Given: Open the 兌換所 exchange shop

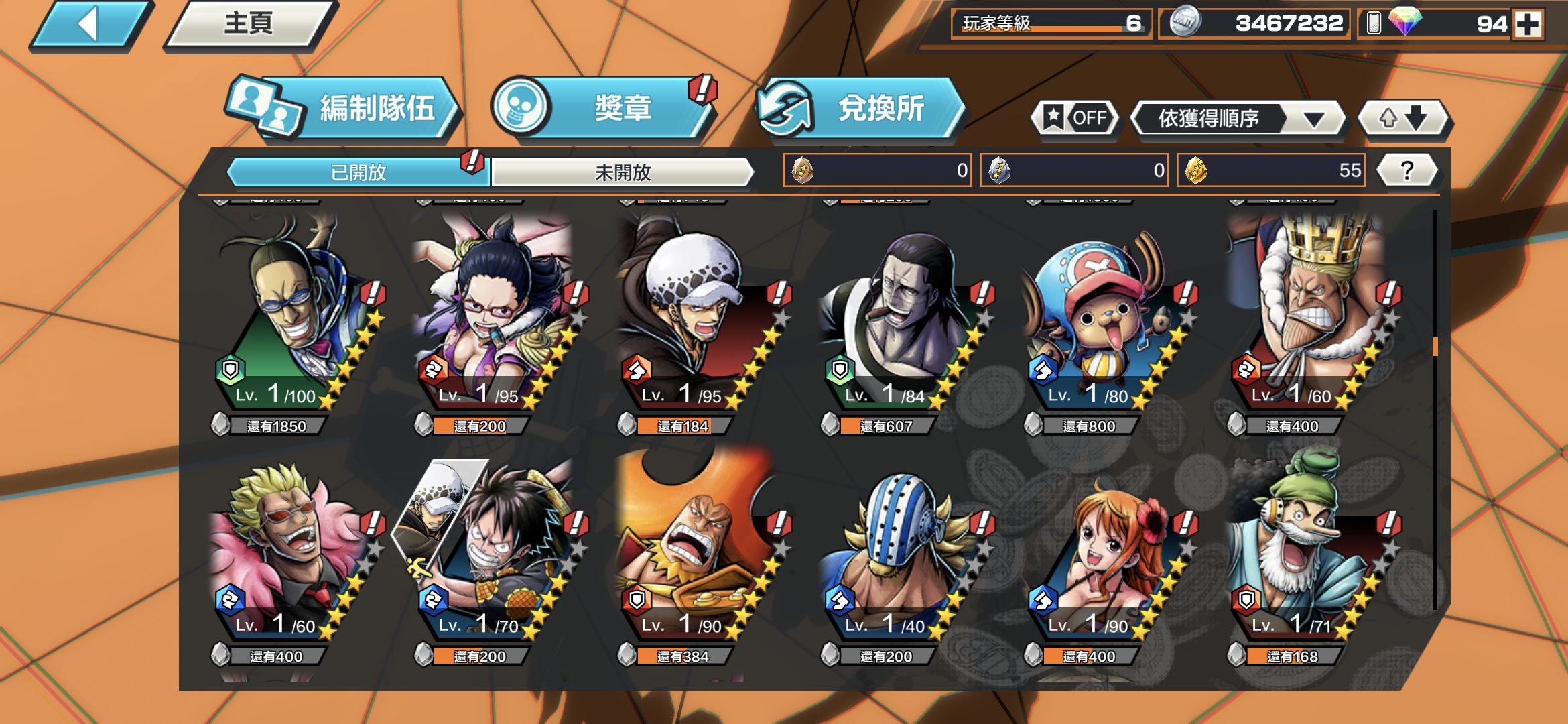Looking at the screenshot, I should tap(860, 109).
